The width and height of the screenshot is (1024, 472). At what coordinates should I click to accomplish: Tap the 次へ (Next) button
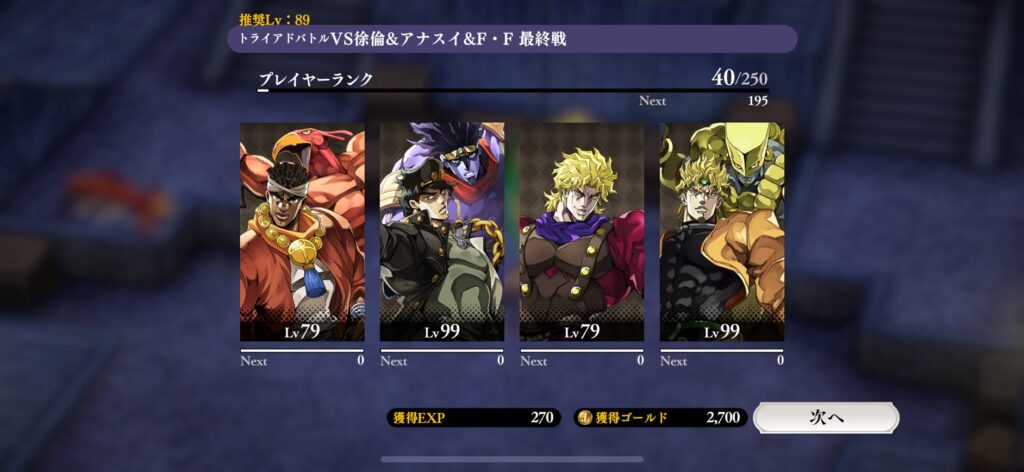tap(825, 417)
